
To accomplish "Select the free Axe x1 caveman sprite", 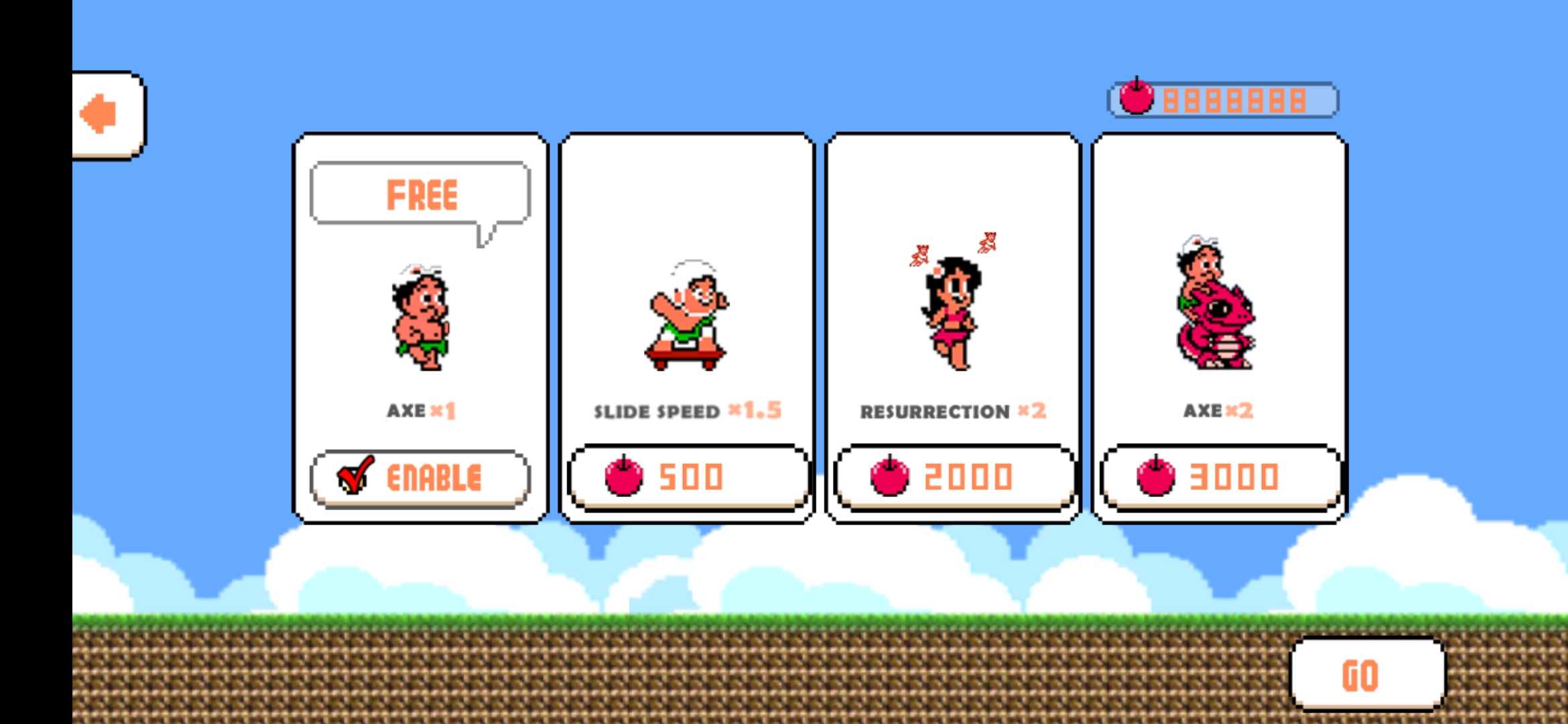I will tap(421, 318).
